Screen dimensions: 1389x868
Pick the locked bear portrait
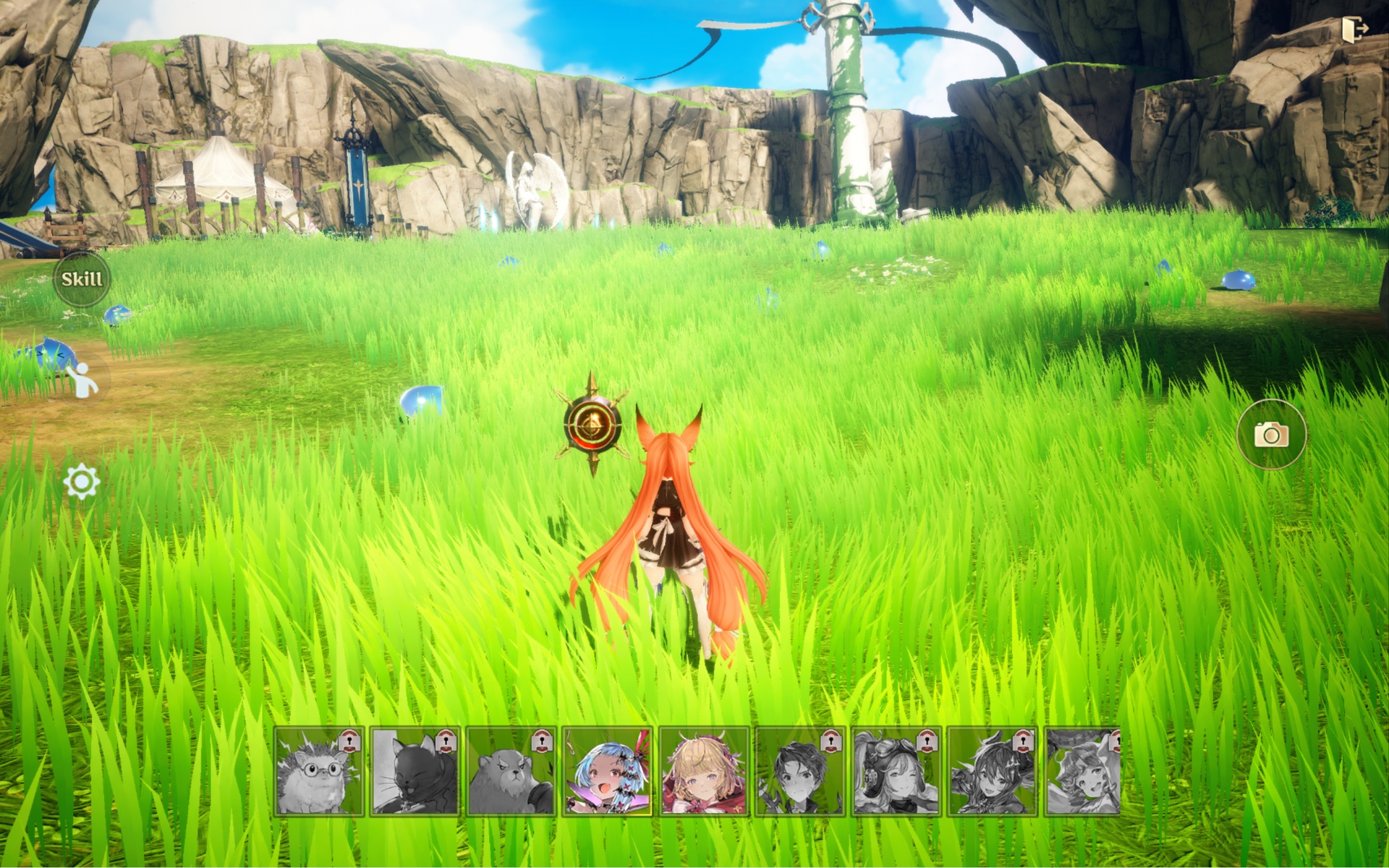[511, 772]
